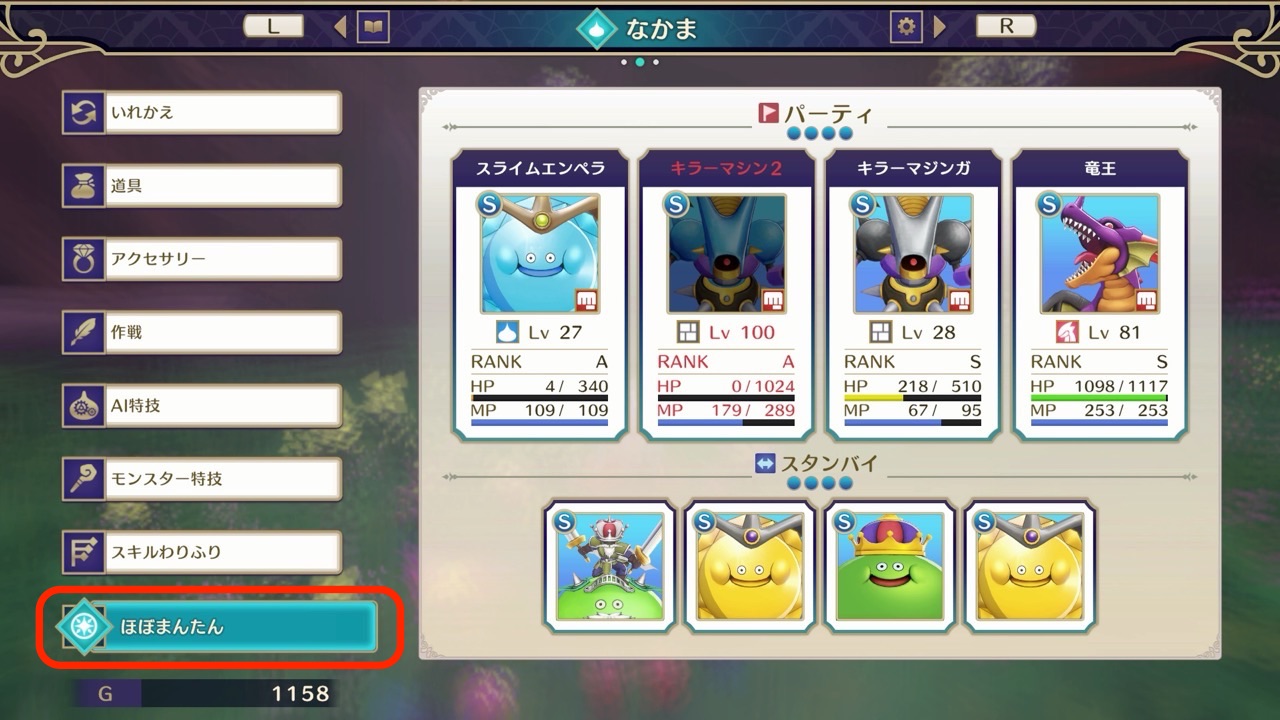Click the feather icon beside 作戦
Image resolution: width=1280 pixels, height=720 pixels.
(85, 331)
